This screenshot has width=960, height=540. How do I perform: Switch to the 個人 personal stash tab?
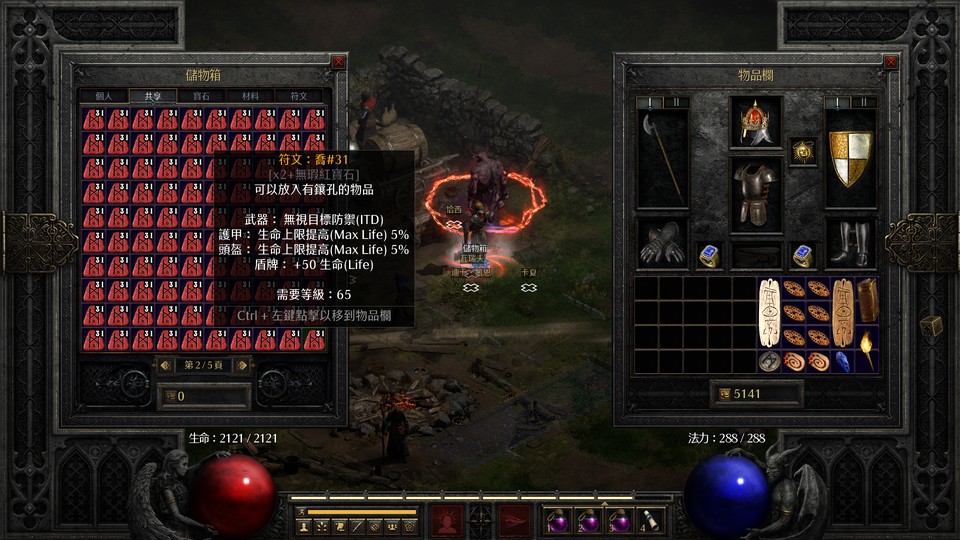point(105,96)
